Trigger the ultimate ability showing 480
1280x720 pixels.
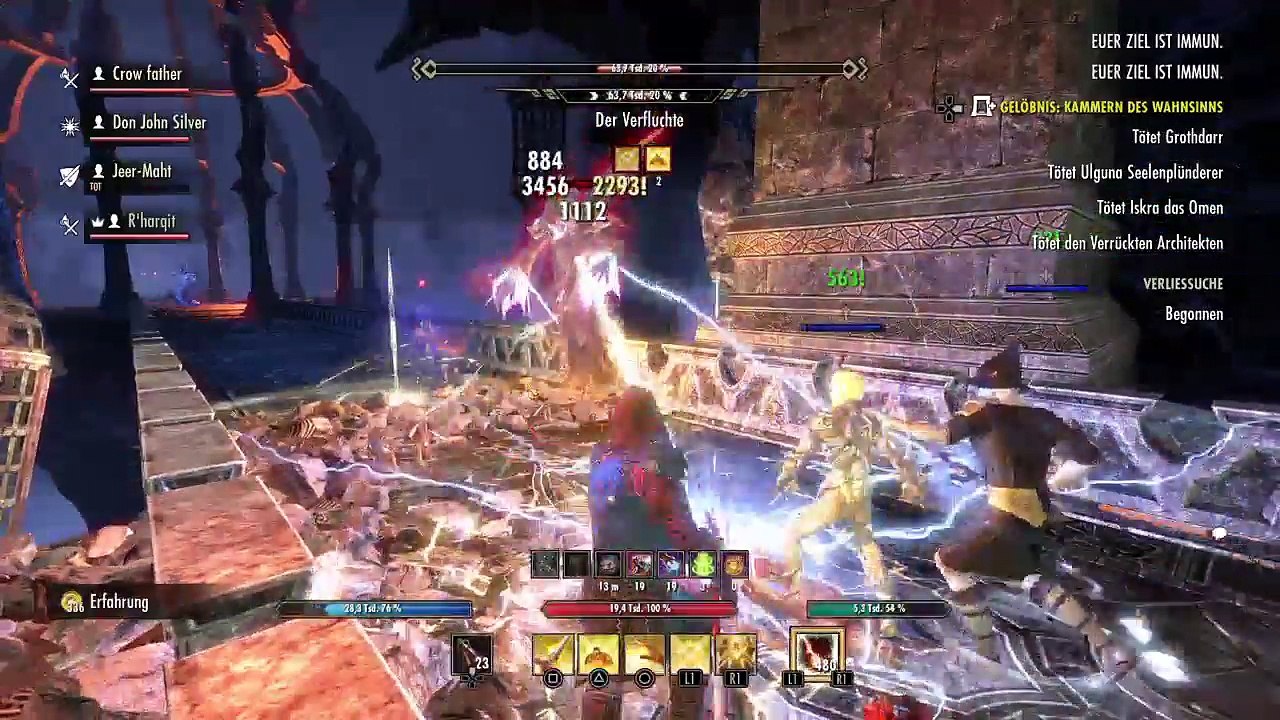point(818,653)
